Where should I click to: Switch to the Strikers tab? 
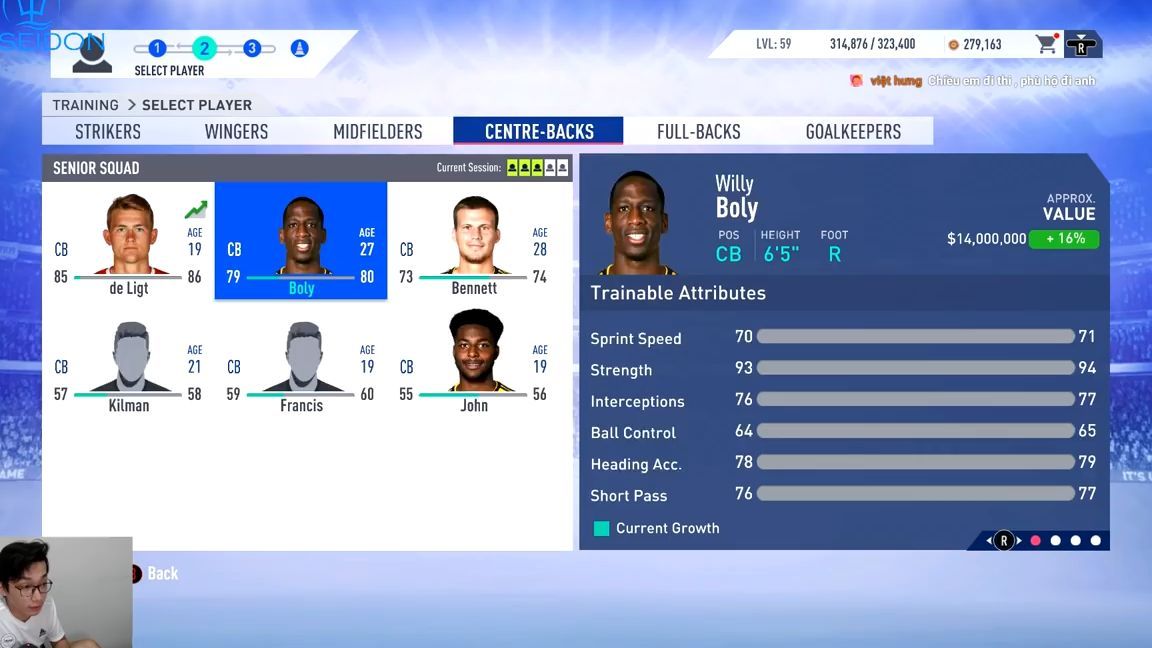pyautogui.click(x=108, y=132)
